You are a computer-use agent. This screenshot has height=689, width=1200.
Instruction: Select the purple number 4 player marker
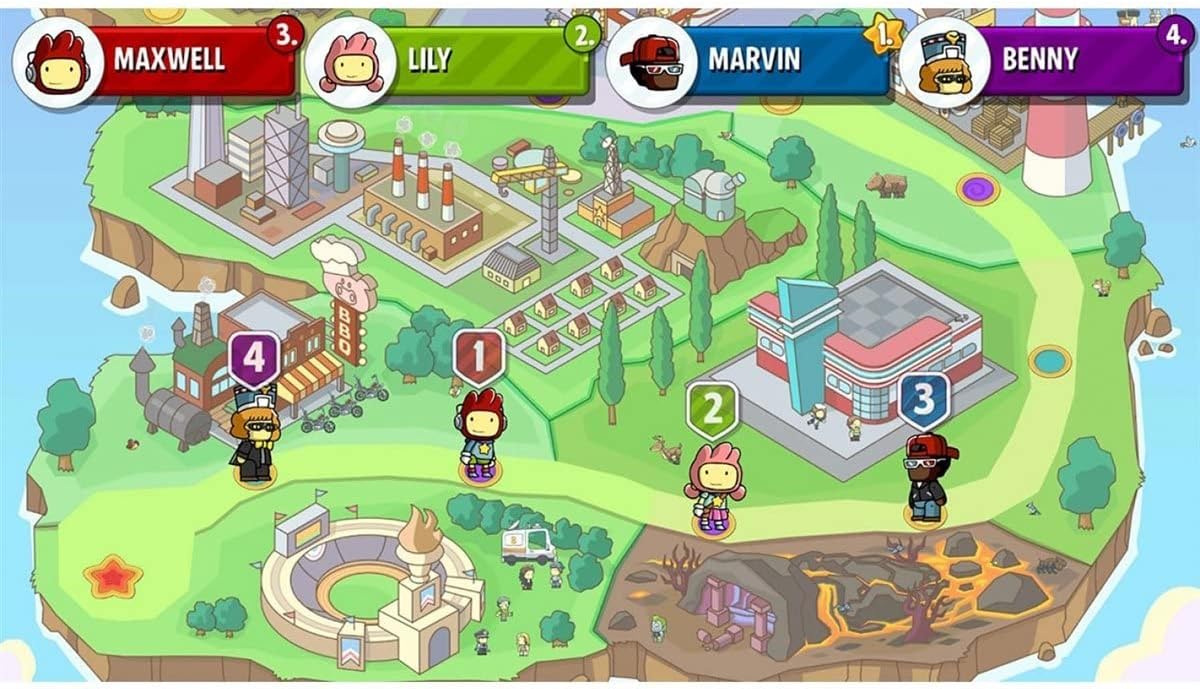[x=254, y=359]
